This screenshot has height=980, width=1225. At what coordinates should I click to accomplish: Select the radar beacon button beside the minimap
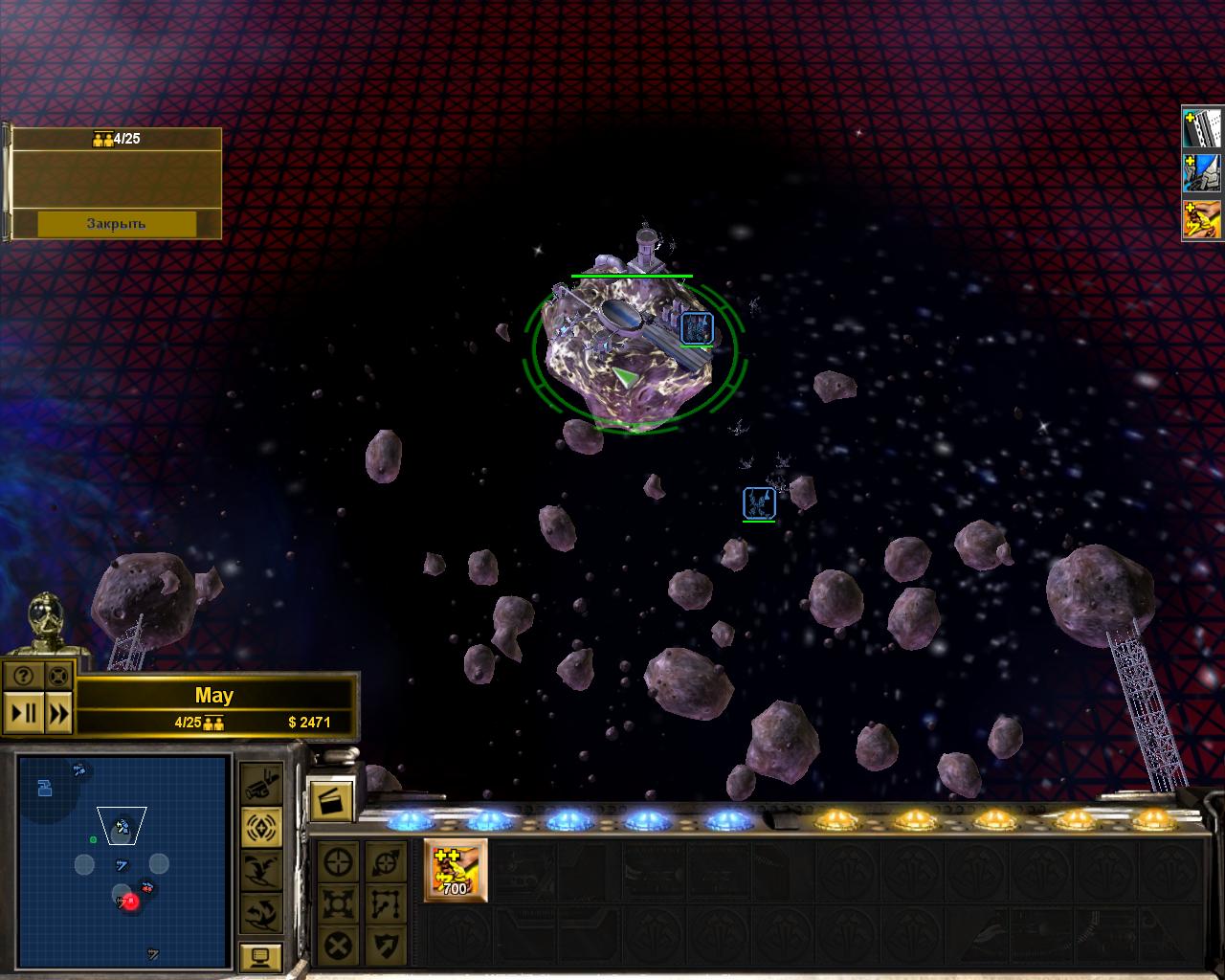click(x=261, y=827)
